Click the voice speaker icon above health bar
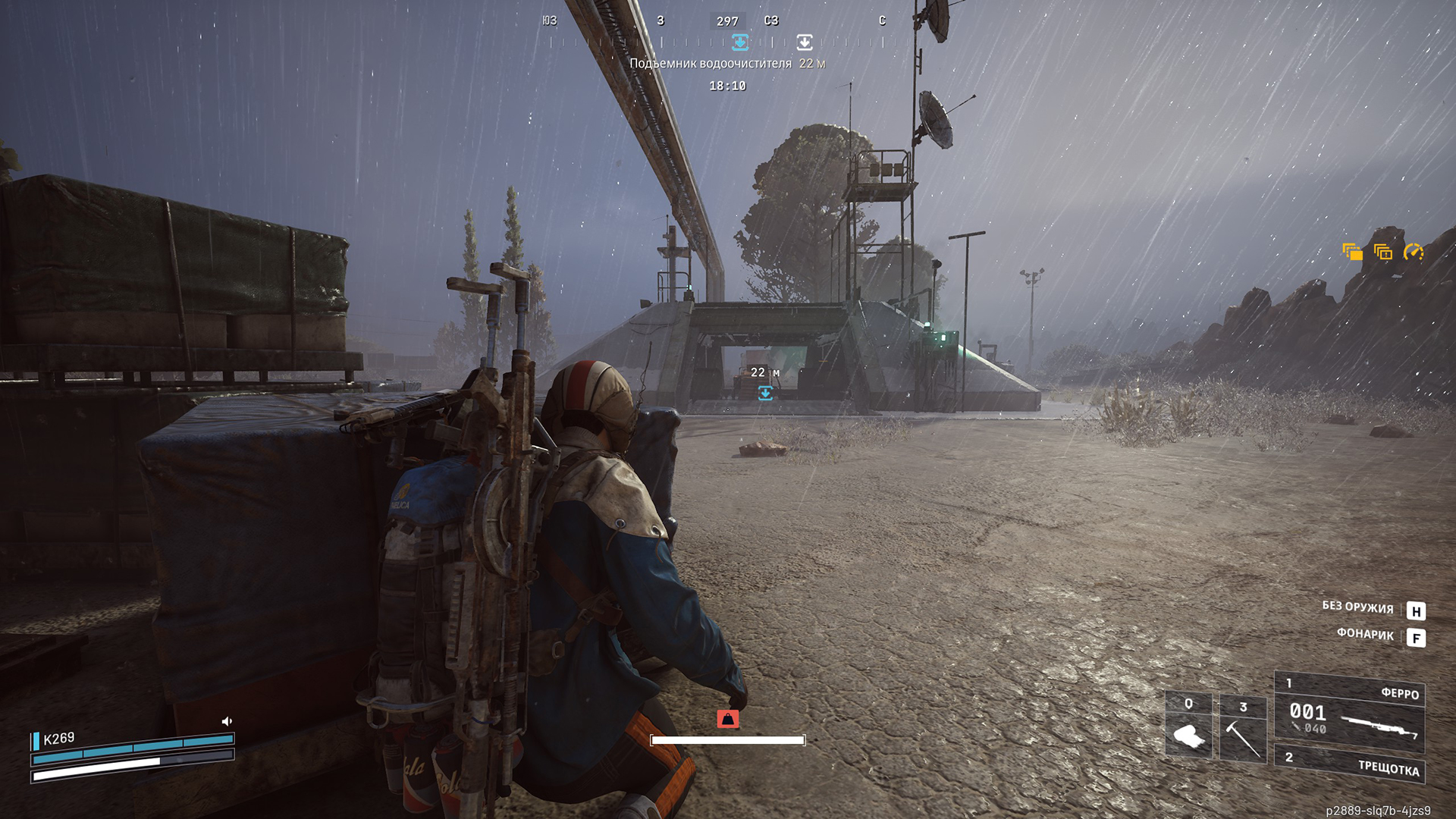This screenshot has width=1456, height=819. [x=226, y=721]
